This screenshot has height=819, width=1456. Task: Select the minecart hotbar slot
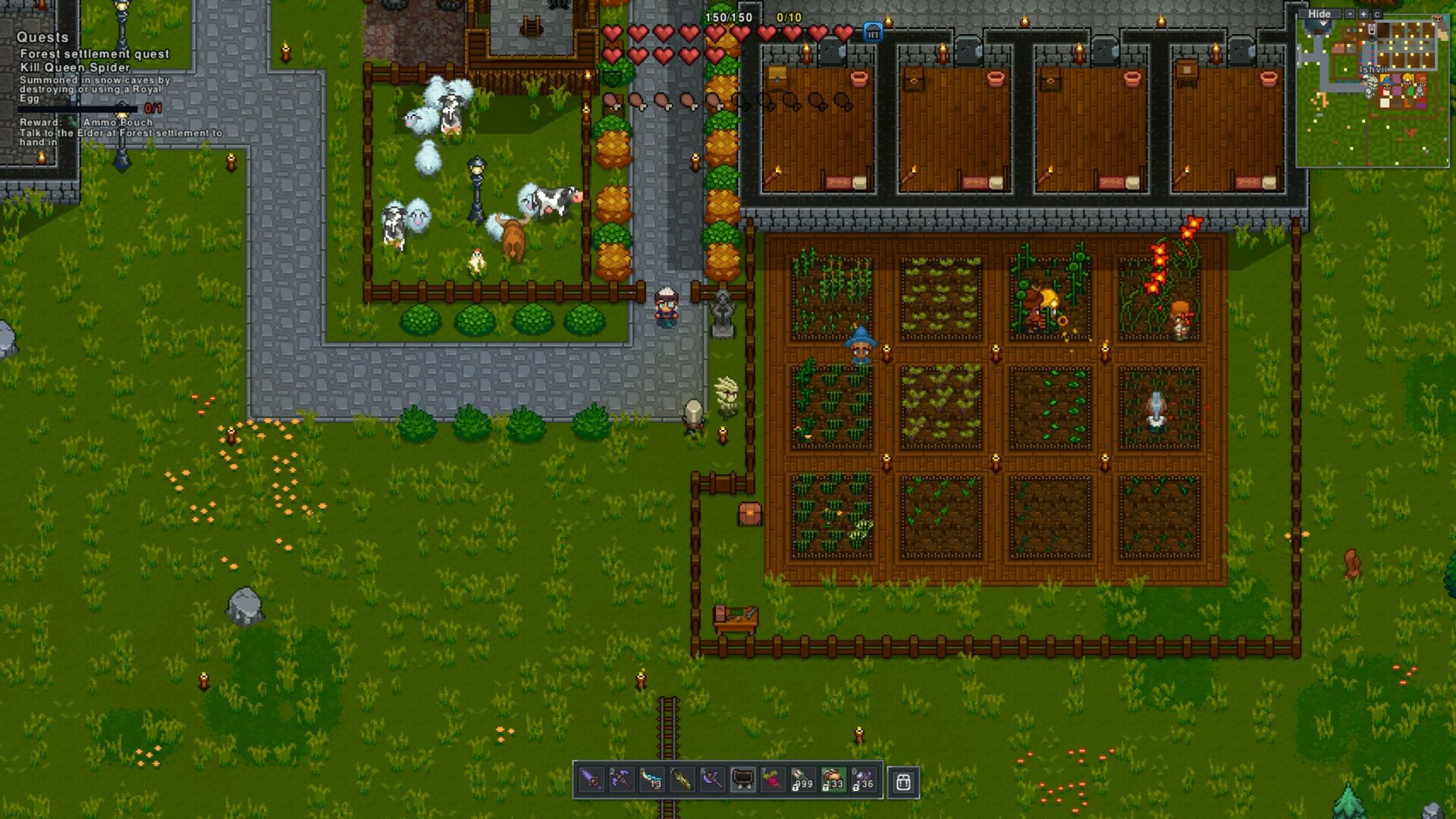click(742, 780)
